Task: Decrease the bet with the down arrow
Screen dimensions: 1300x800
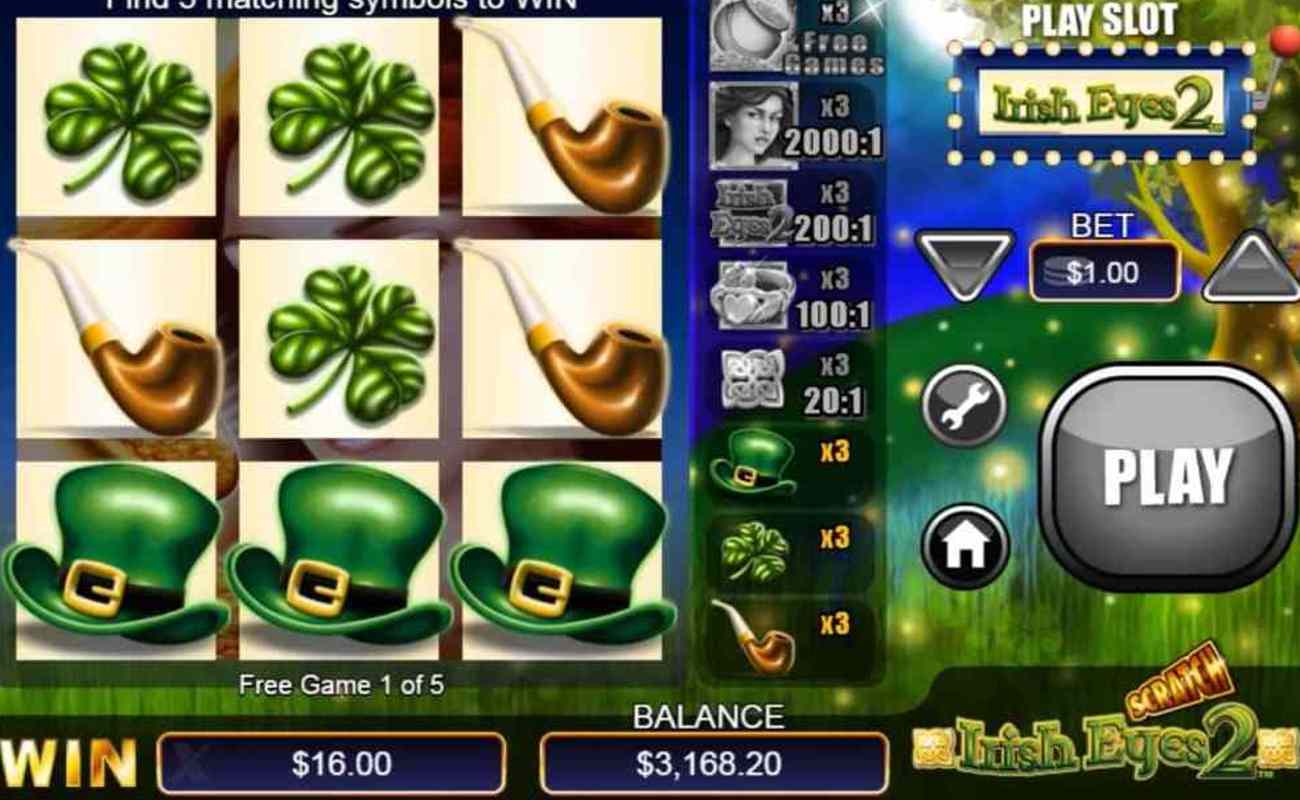Action: [965, 265]
